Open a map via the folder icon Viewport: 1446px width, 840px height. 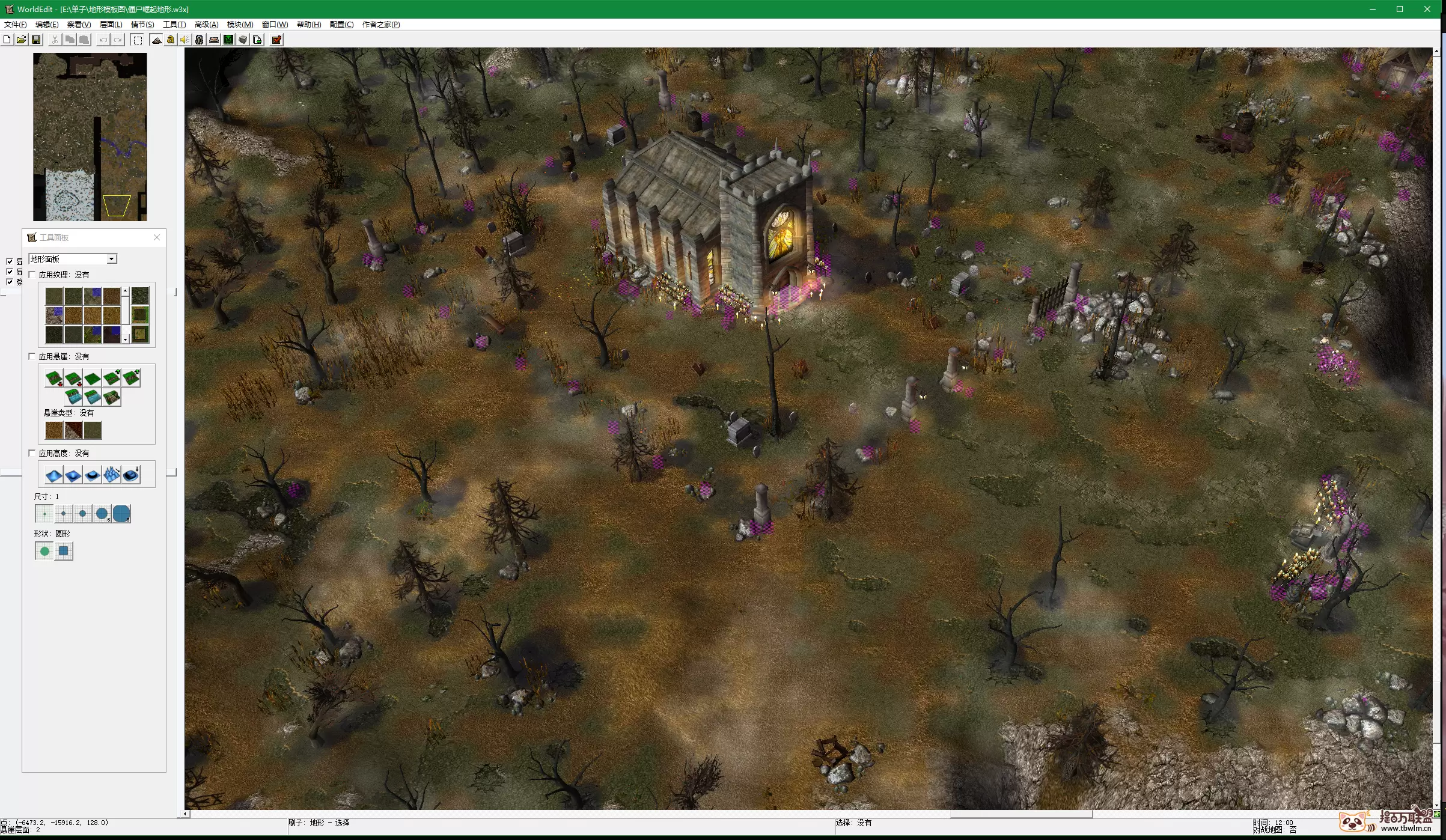pyautogui.click(x=21, y=40)
